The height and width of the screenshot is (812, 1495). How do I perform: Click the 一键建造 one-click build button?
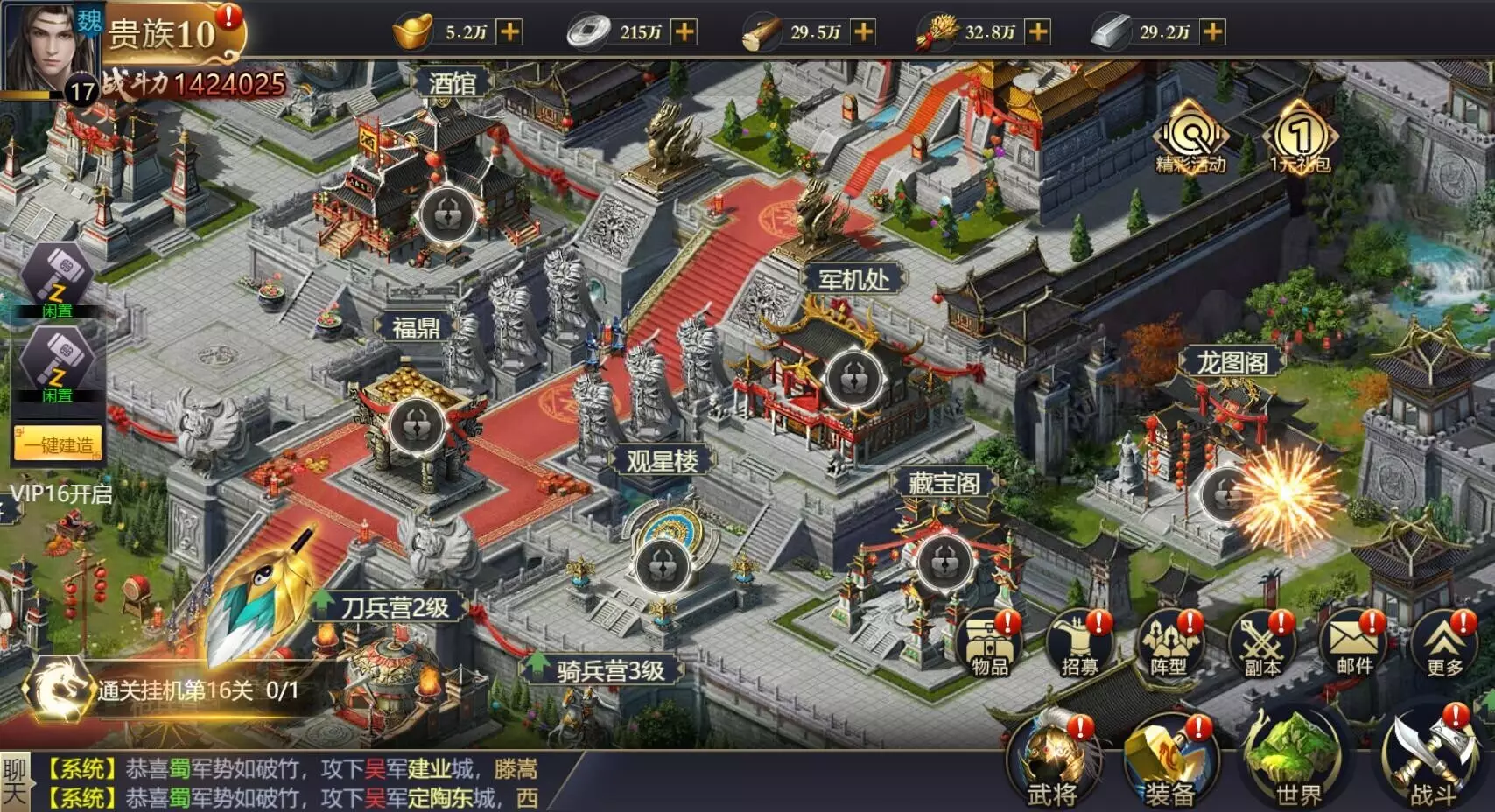[x=59, y=444]
